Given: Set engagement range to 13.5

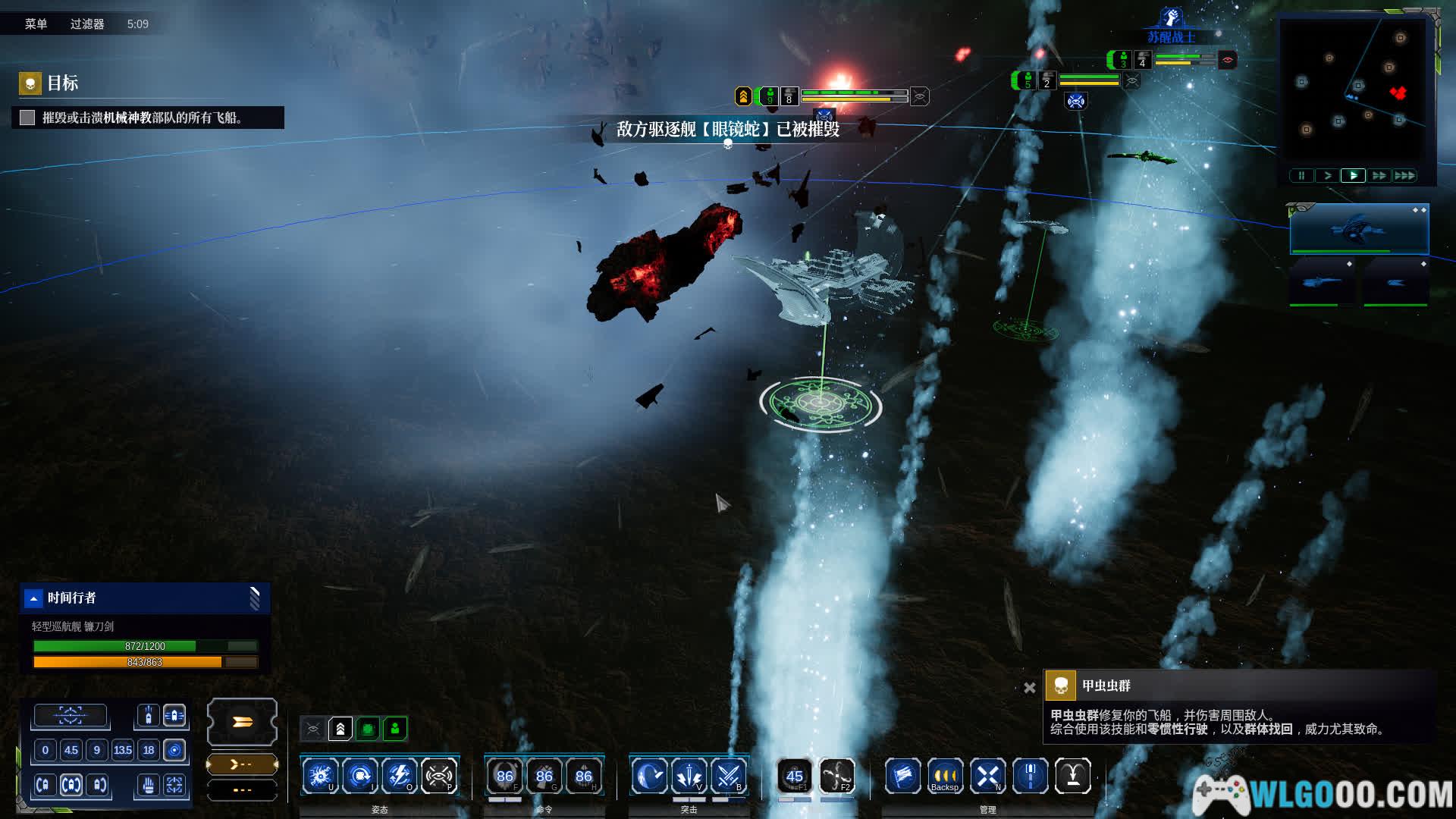Looking at the screenshot, I should (122, 751).
